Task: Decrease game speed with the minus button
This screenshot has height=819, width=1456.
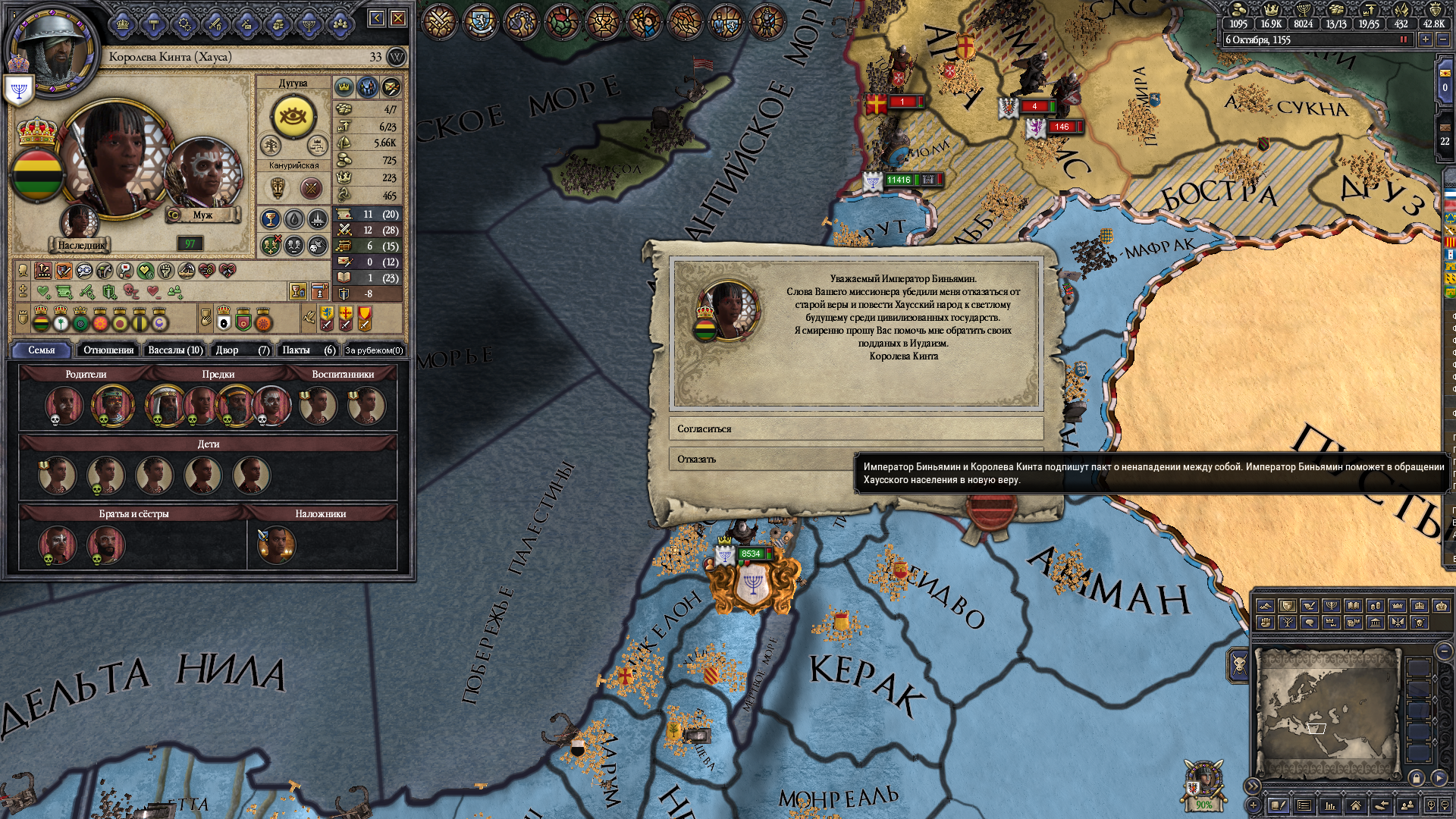Action: tap(1443, 40)
